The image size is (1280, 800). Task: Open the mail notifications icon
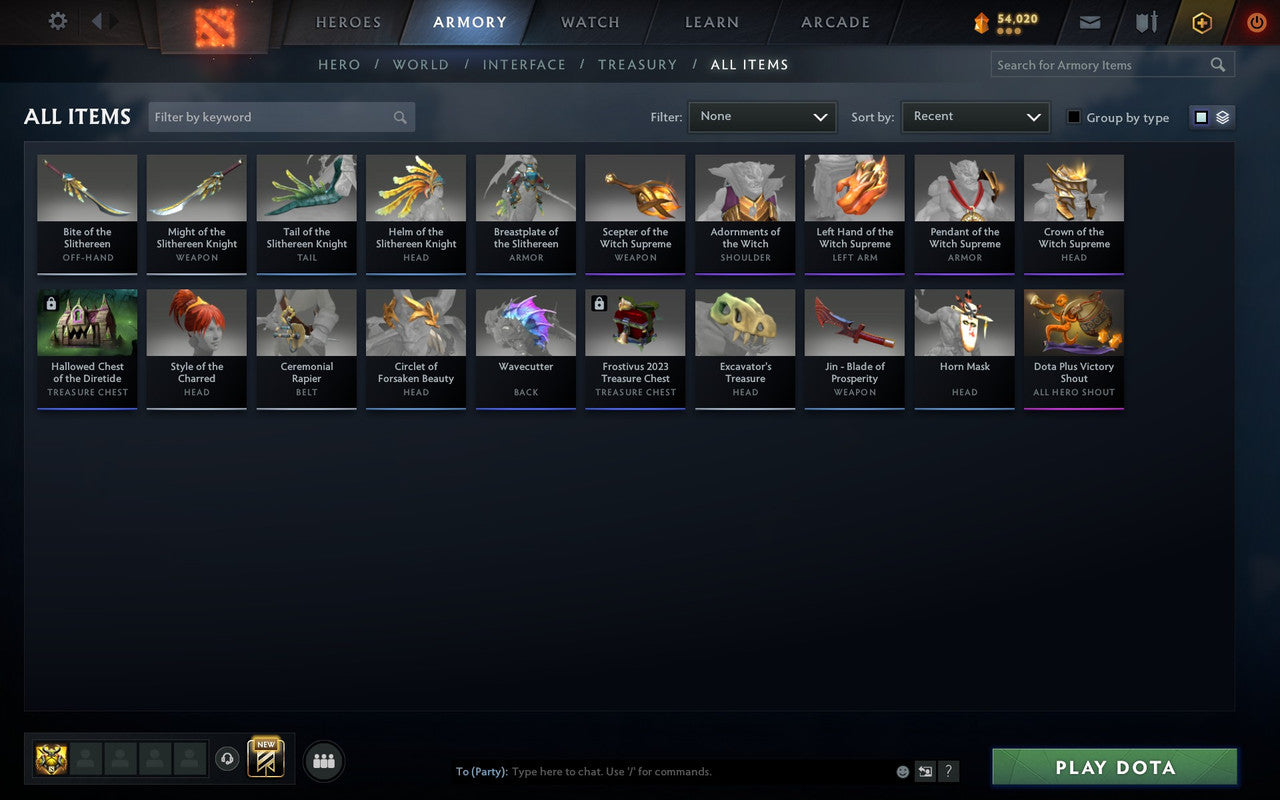click(1089, 22)
